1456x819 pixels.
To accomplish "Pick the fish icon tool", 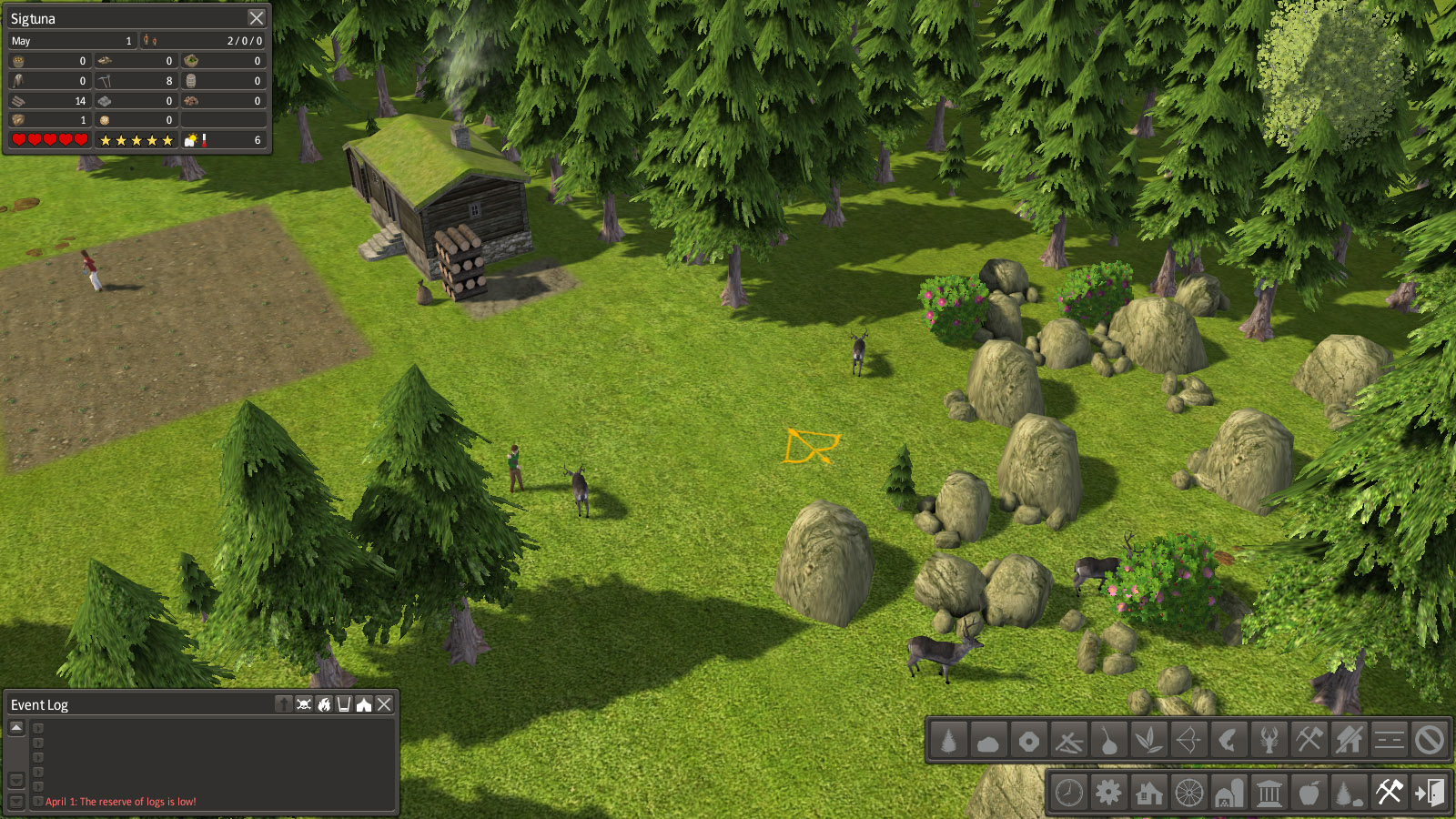I will (x=1228, y=741).
